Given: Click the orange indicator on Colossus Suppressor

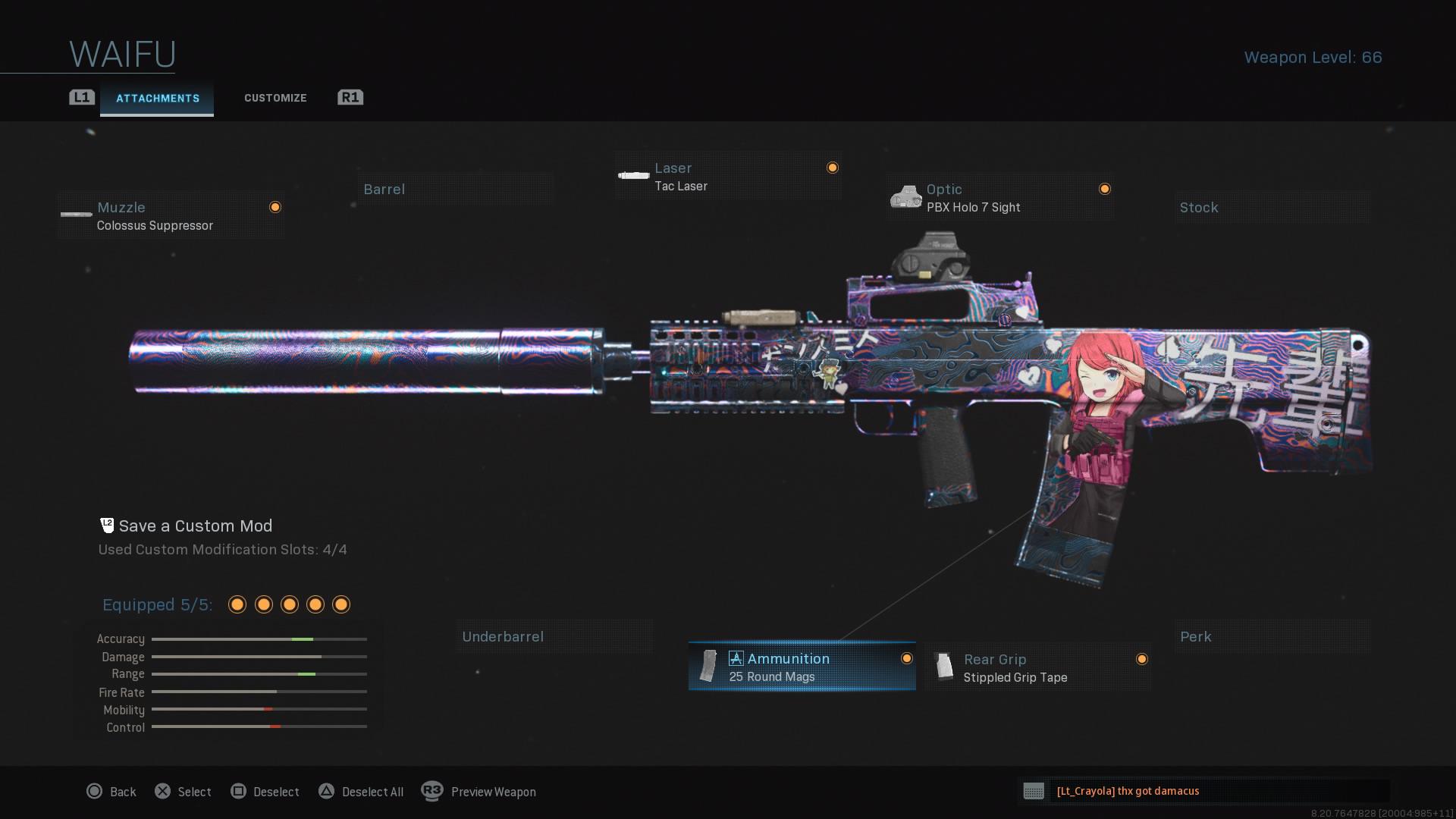Looking at the screenshot, I should click(x=275, y=206).
